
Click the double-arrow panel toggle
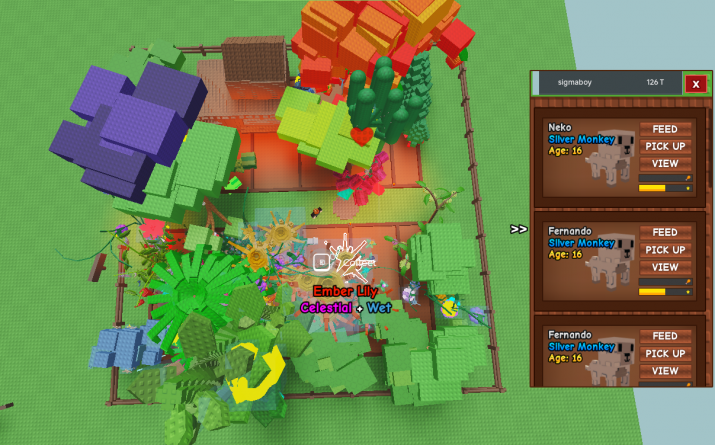[518, 229]
